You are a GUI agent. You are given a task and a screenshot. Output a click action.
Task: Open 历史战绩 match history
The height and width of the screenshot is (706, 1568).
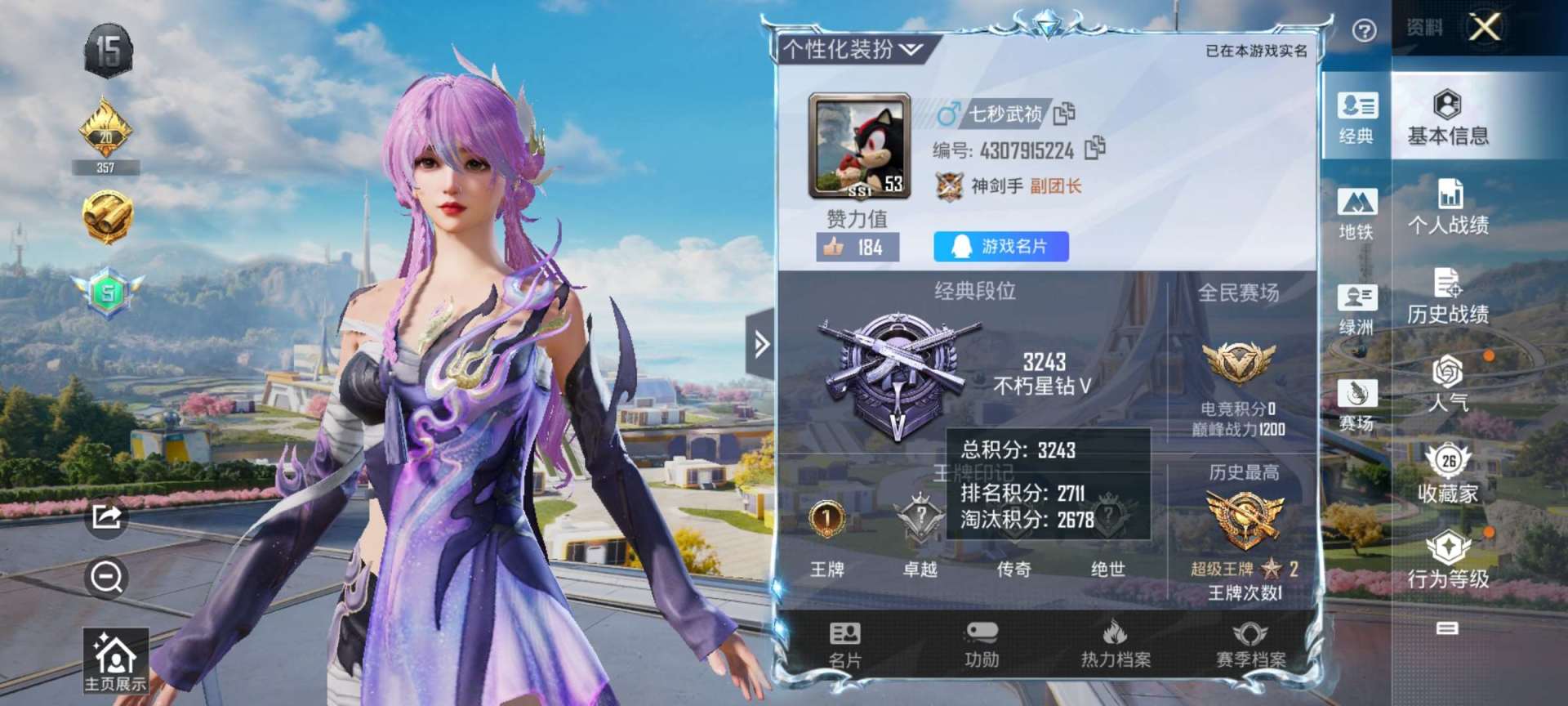(x=1448, y=296)
